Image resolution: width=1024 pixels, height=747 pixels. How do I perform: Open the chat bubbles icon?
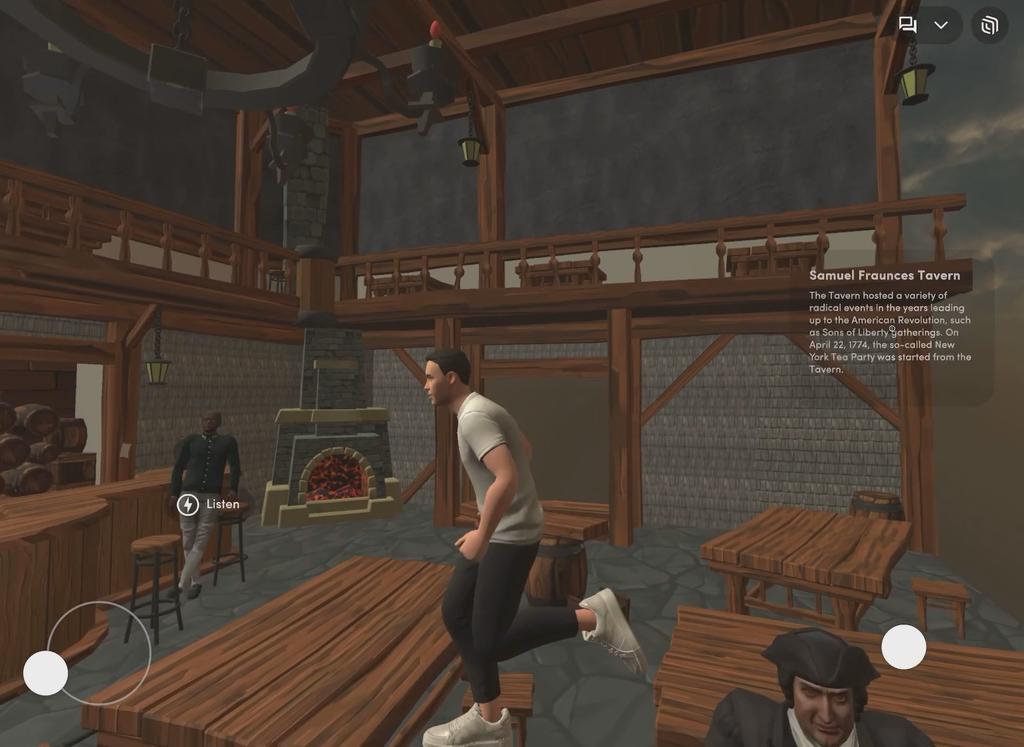click(908, 25)
